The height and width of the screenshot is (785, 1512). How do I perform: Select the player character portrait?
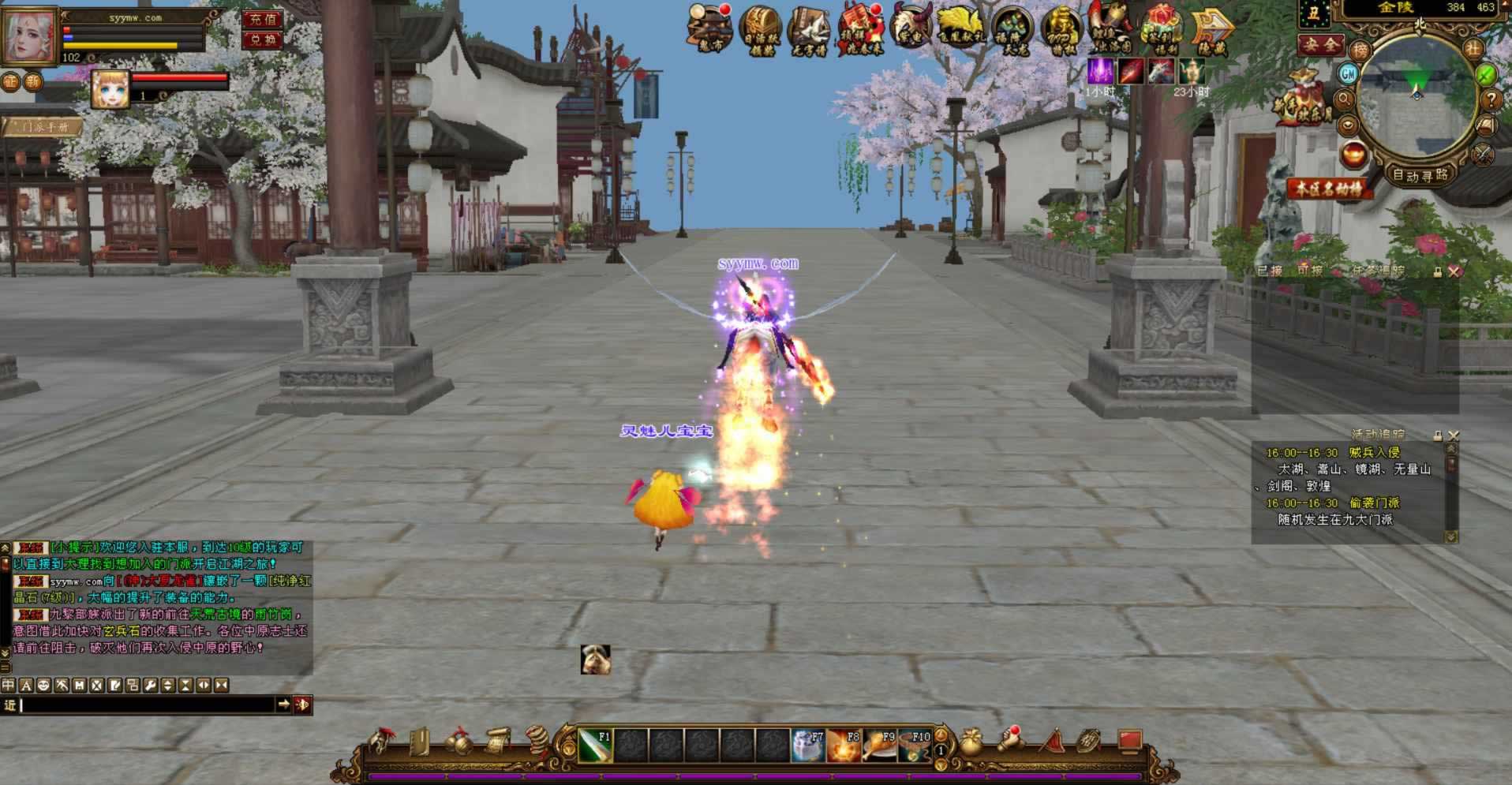click(x=30, y=36)
